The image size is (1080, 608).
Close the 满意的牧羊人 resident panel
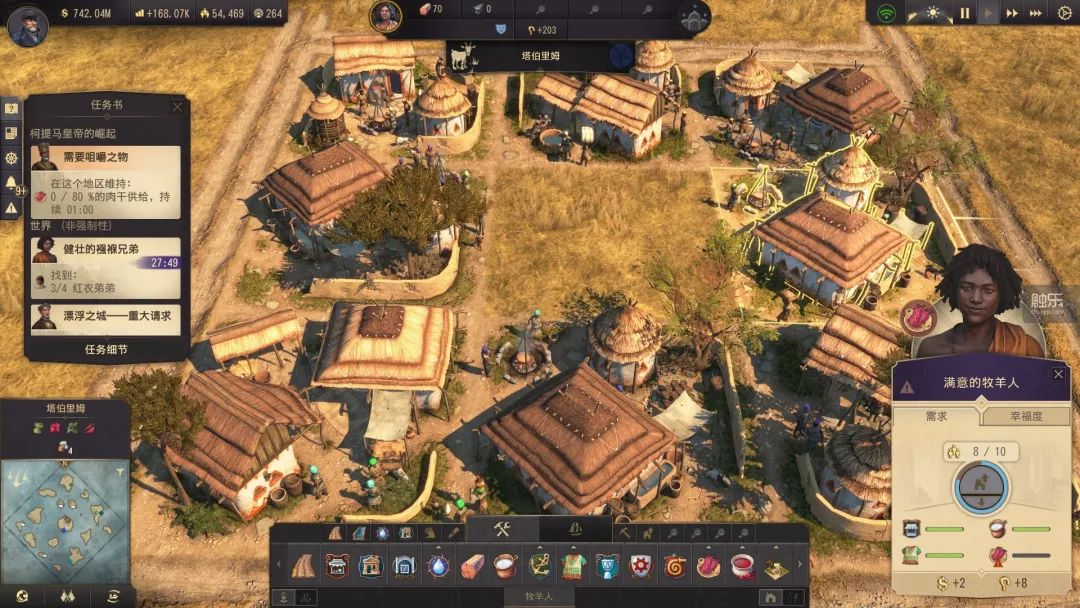pos(1058,374)
